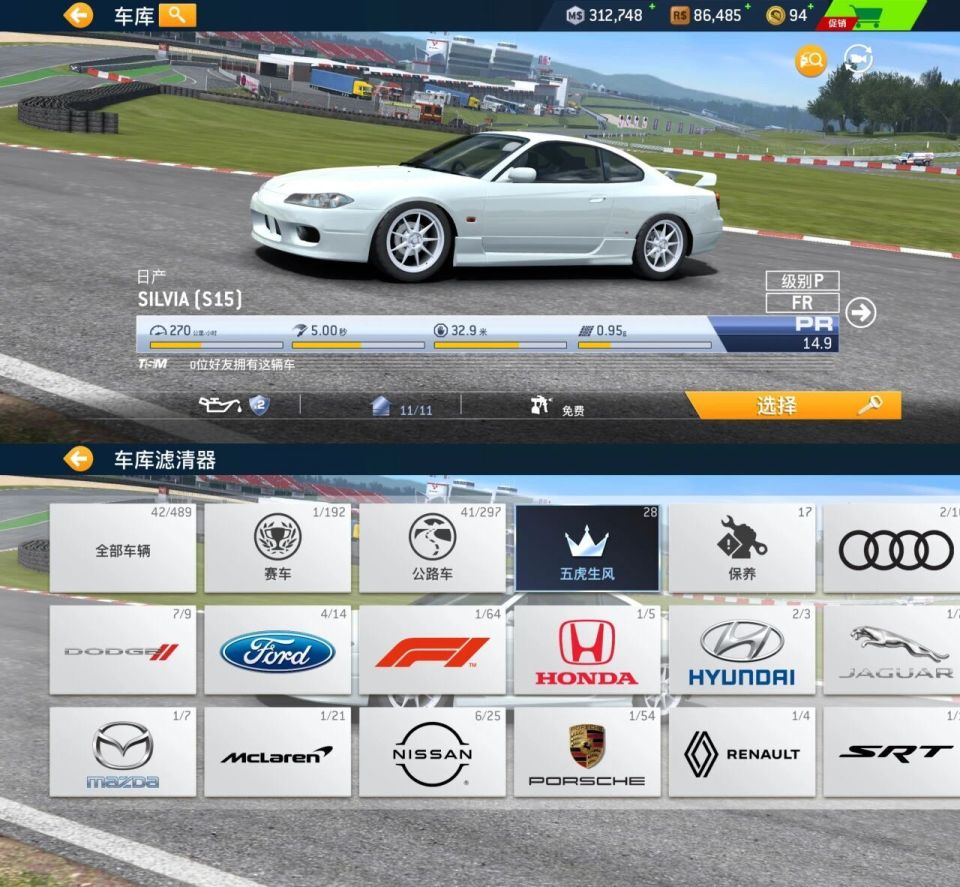Close the garage filter with back arrow
Image resolution: width=960 pixels, height=887 pixels.
tap(78, 459)
